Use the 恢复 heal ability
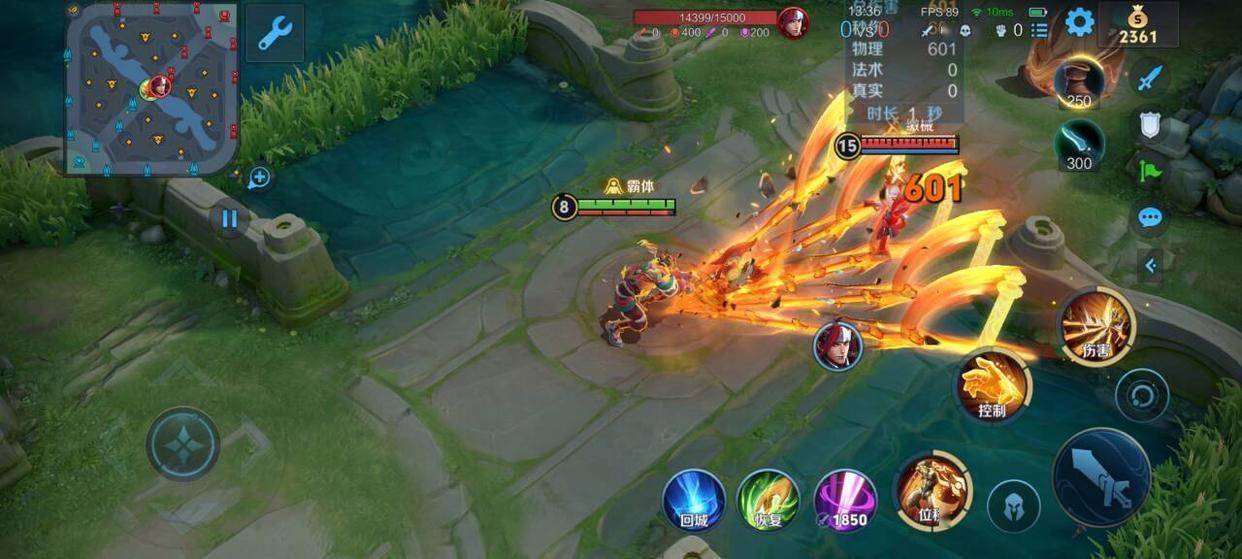 [768, 499]
